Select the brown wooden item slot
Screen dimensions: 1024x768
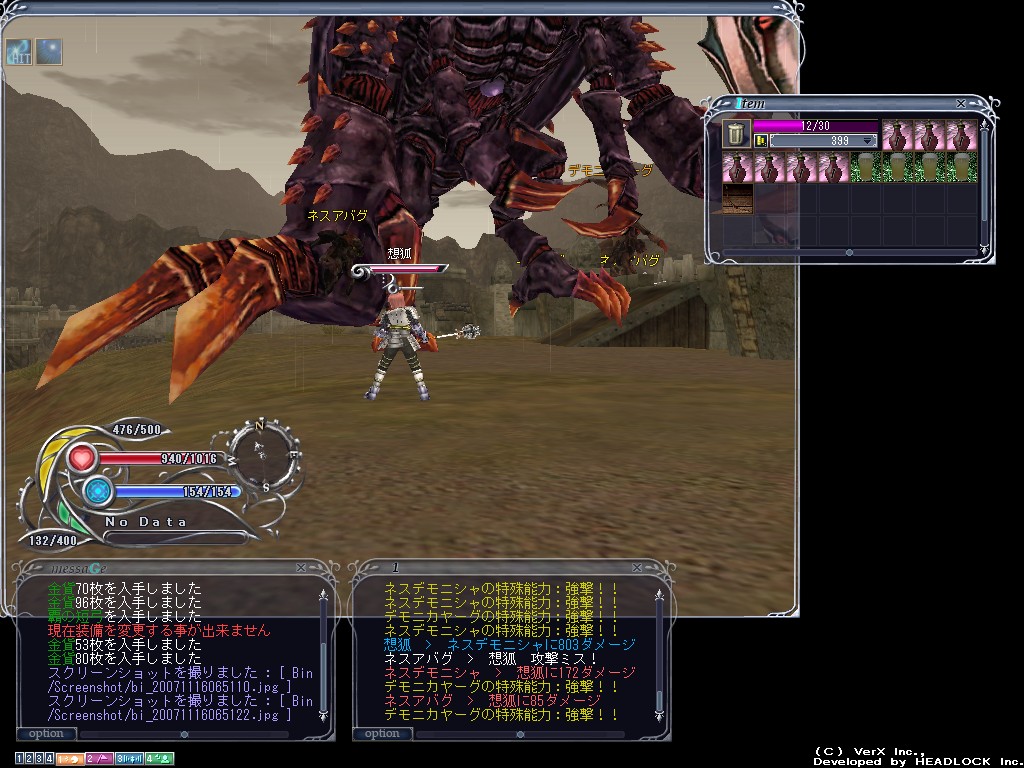pos(737,198)
